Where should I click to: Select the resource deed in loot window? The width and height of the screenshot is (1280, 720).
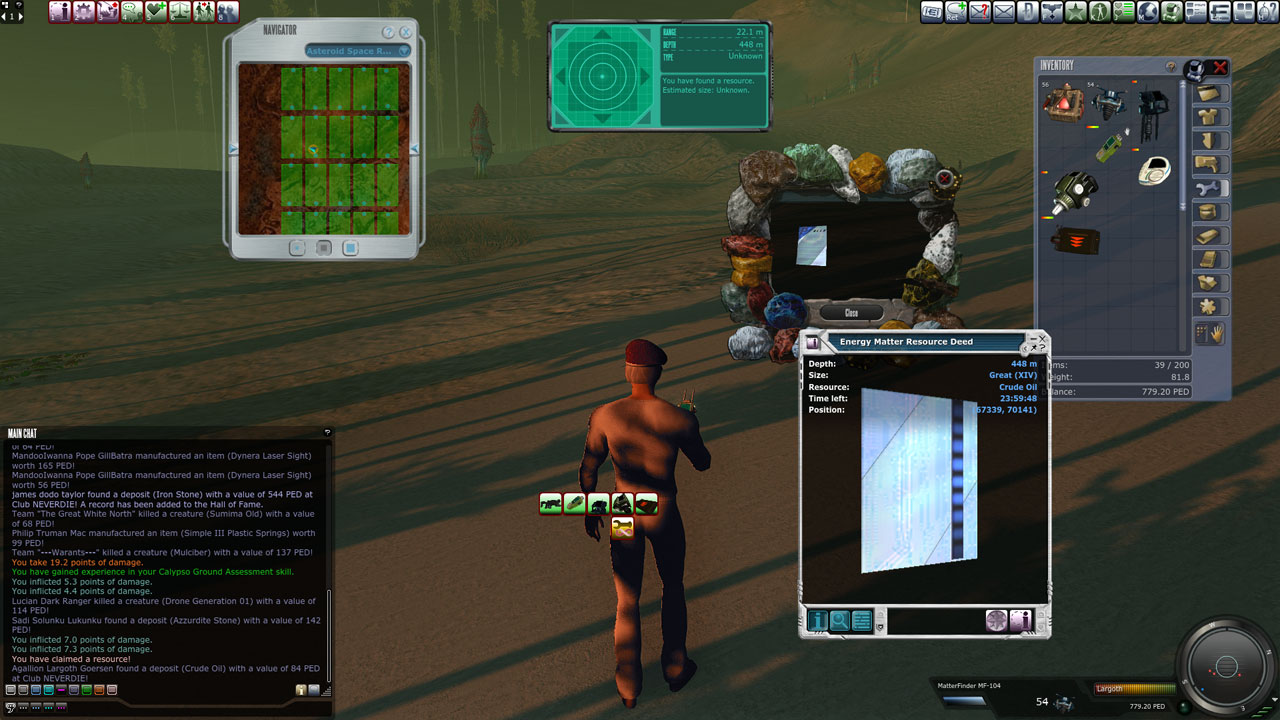click(x=812, y=246)
